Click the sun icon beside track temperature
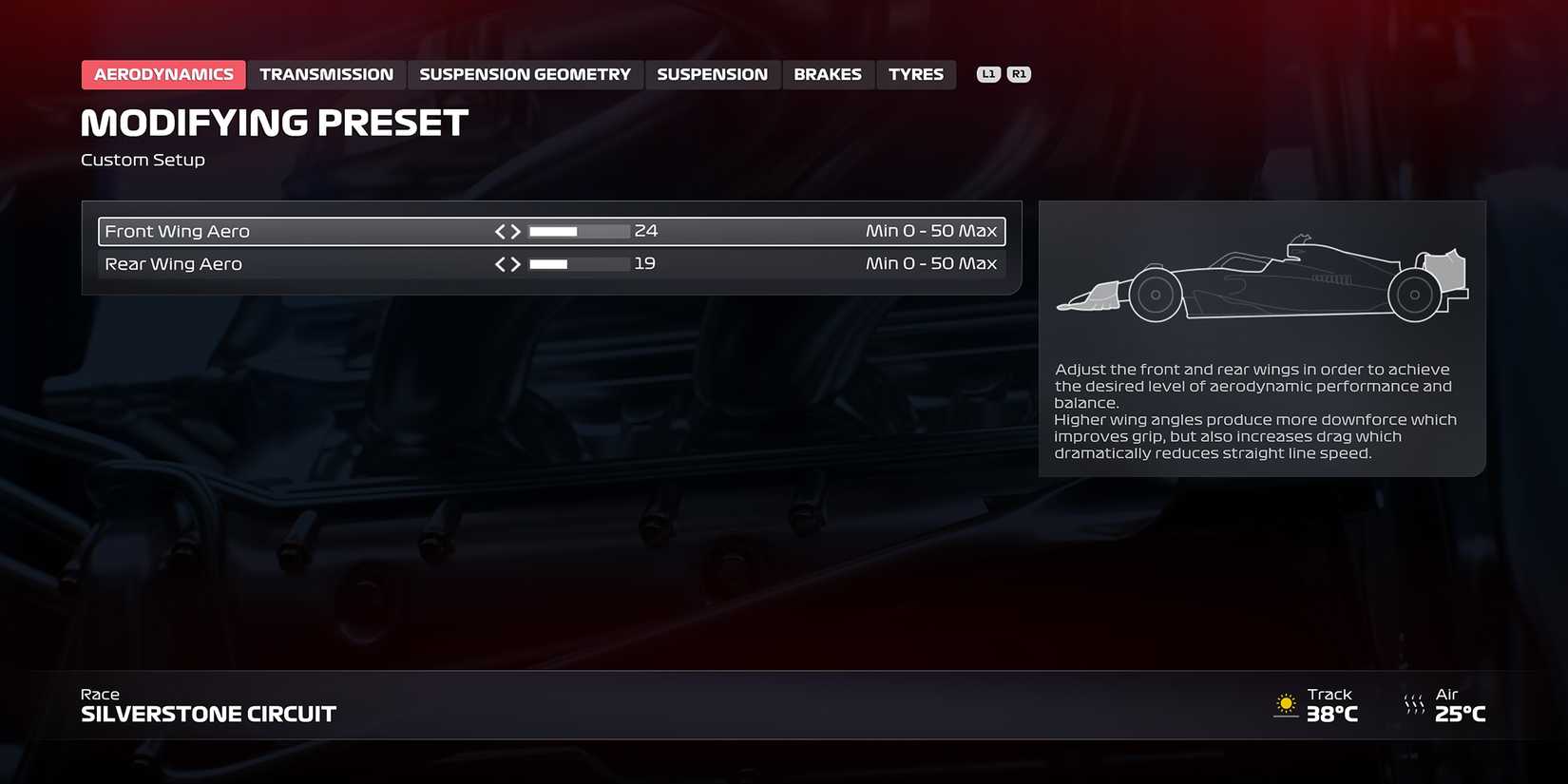 coord(1288,705)
